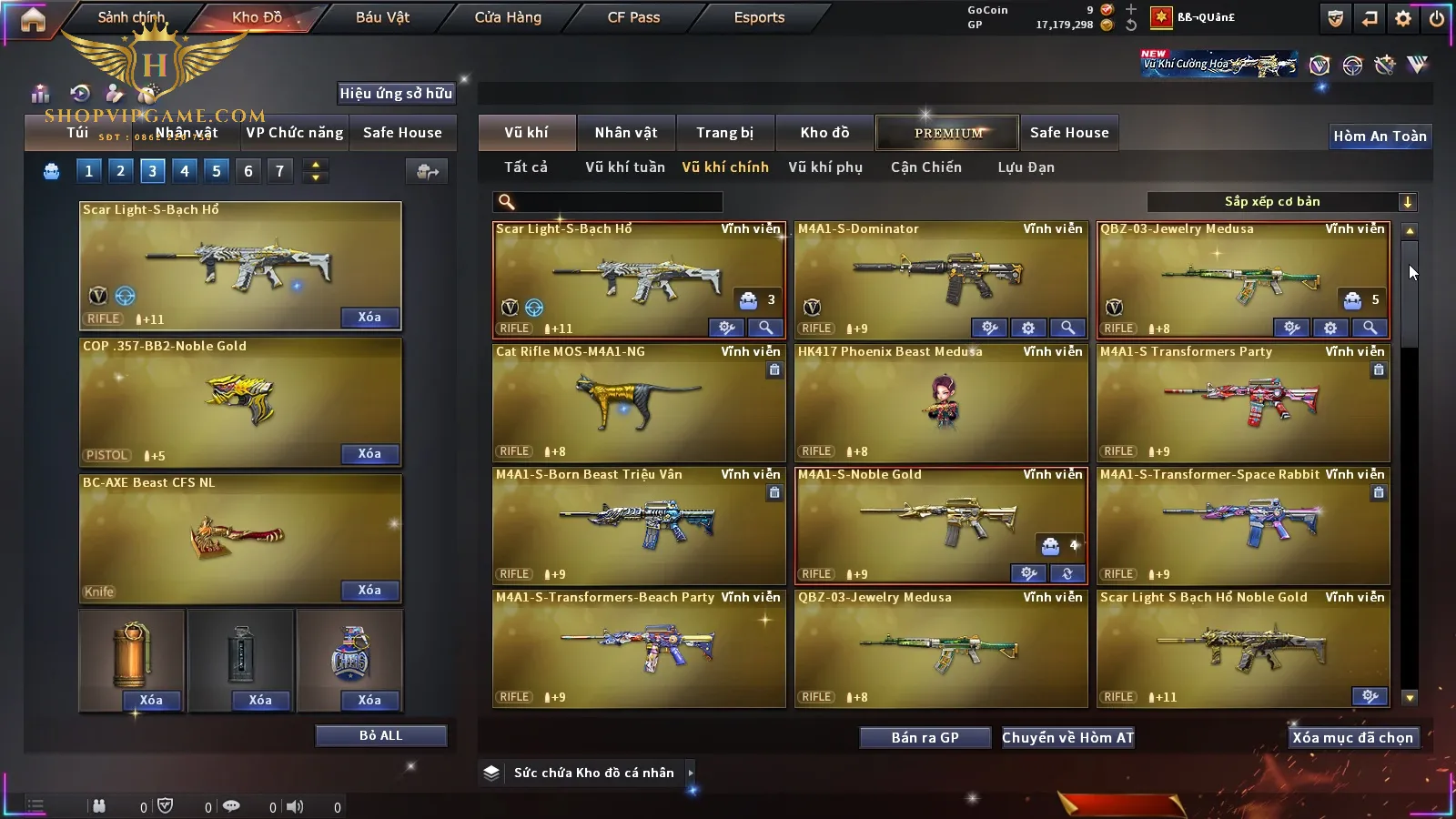Click Chuyển về Hòm AT button
This screenshot has width=1456, height=819.
[1067, 737]
